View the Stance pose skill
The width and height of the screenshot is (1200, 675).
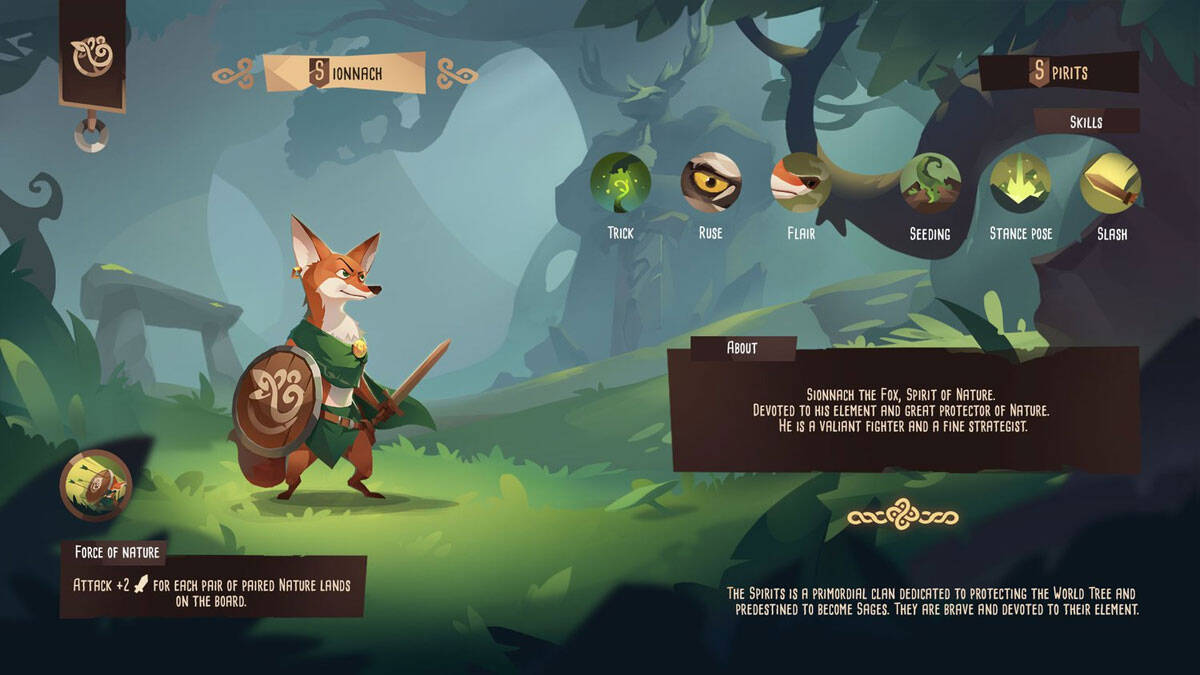1020,183
